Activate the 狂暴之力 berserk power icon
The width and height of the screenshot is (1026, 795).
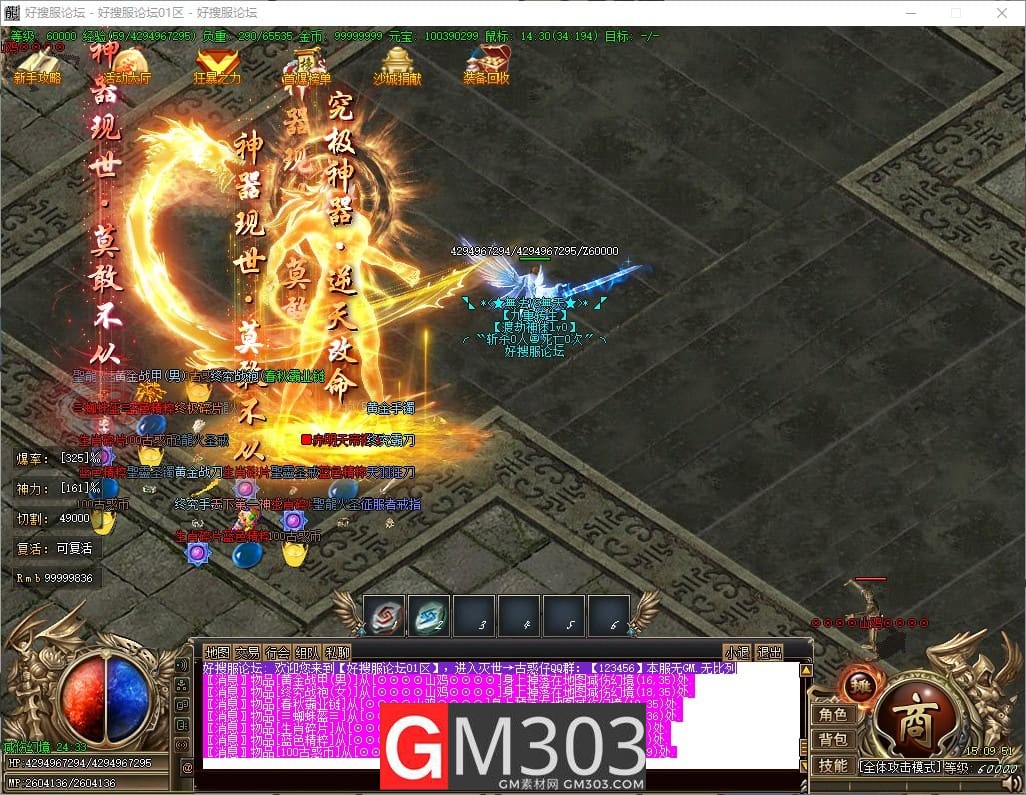tap(217, 66)
